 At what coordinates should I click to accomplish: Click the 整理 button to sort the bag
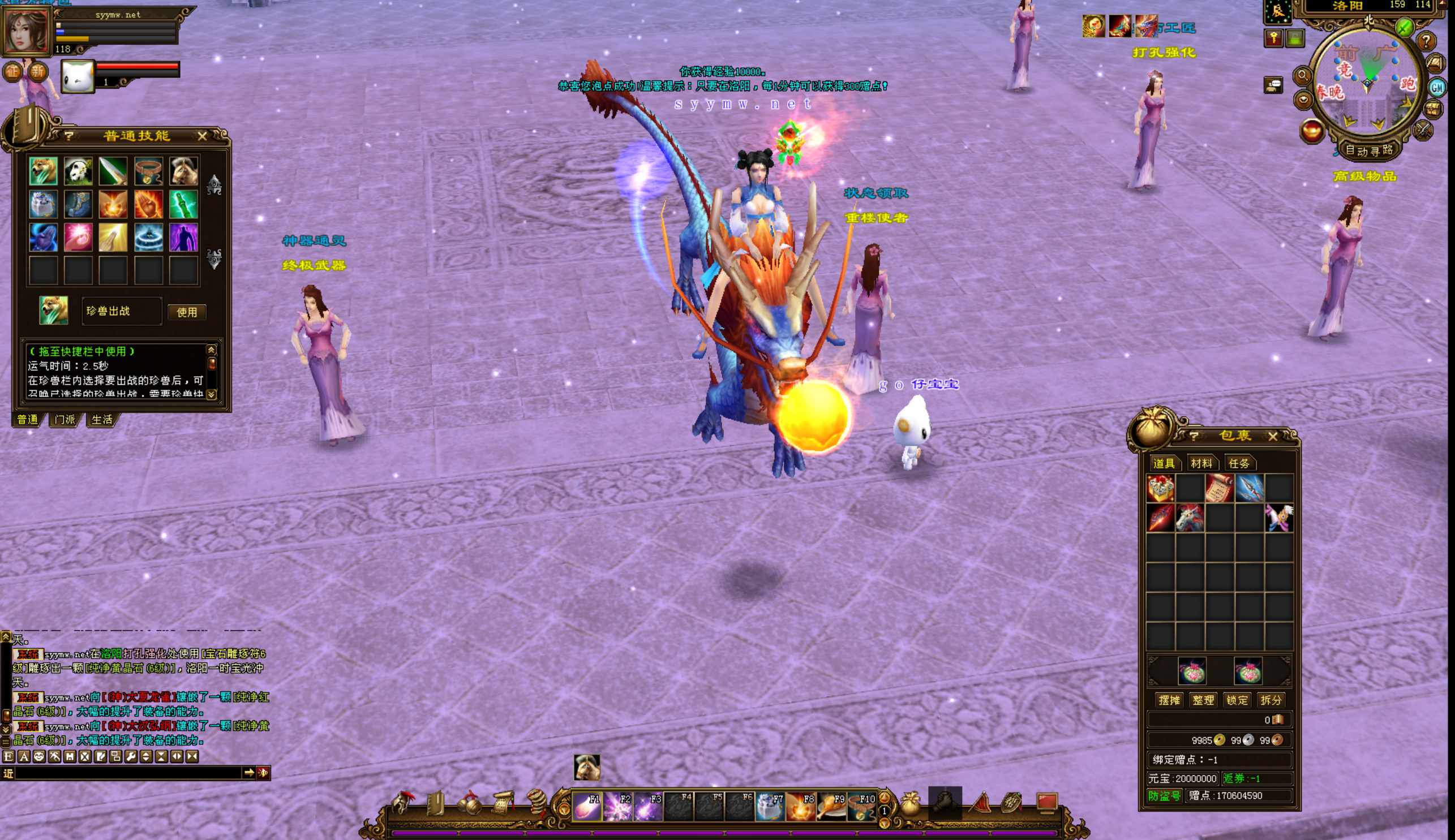(x=1203, y=700)
